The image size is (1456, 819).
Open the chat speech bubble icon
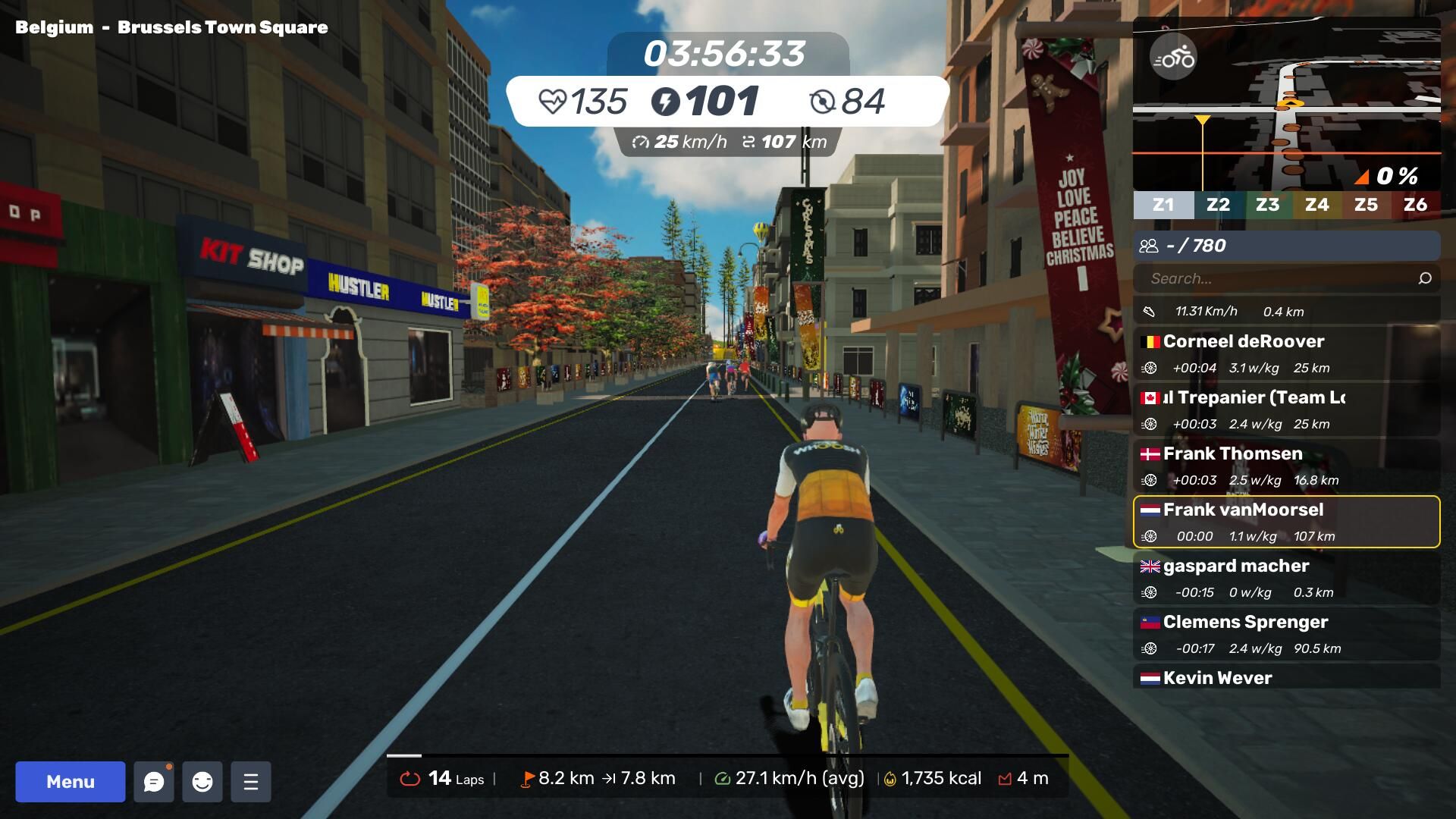154,782
